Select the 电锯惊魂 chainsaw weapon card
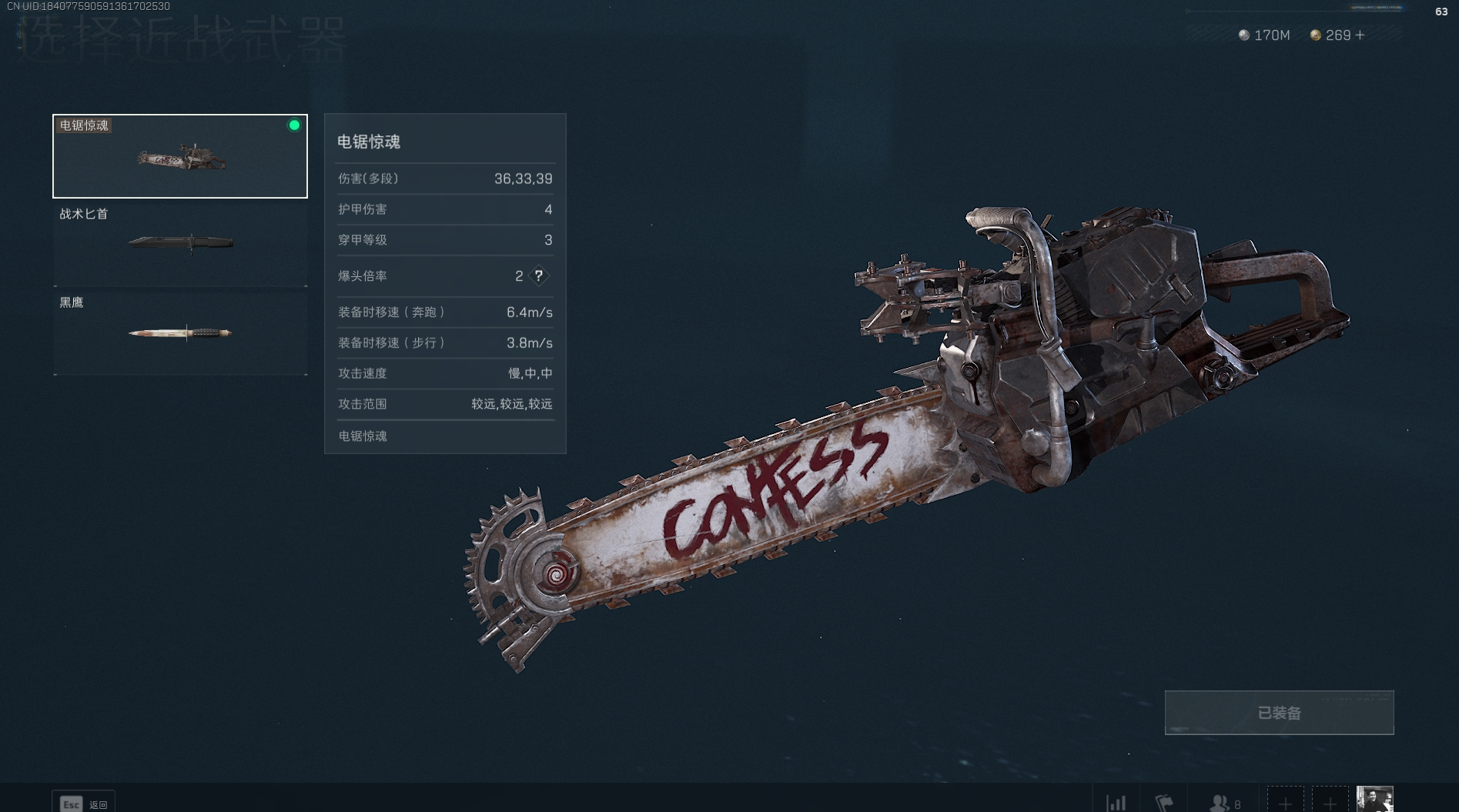The image size is (1459, 812). pyautogui.click(x=180, y=156)
